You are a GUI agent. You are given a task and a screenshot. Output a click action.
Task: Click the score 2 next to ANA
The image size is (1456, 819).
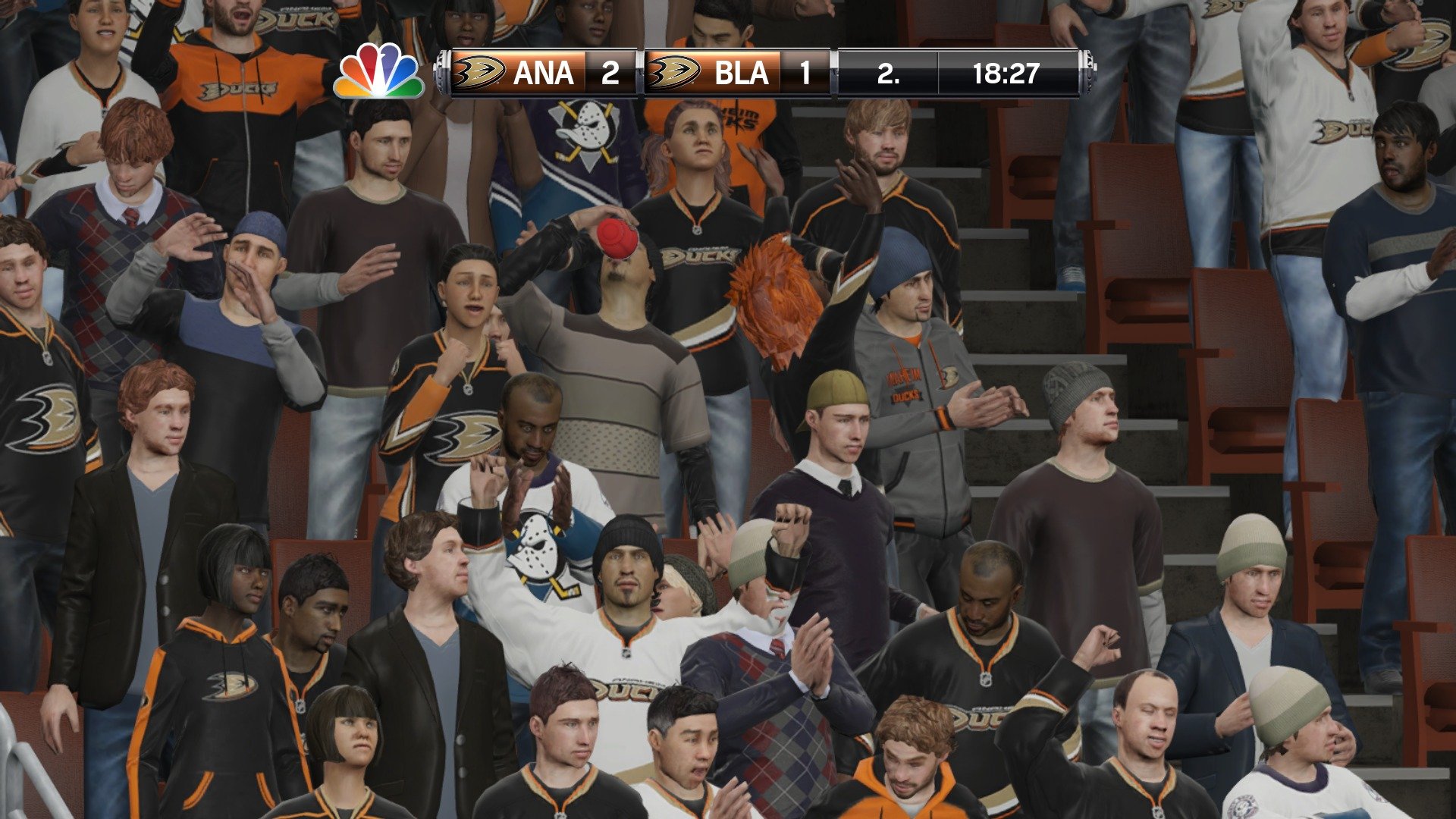[x=607, y=74]
